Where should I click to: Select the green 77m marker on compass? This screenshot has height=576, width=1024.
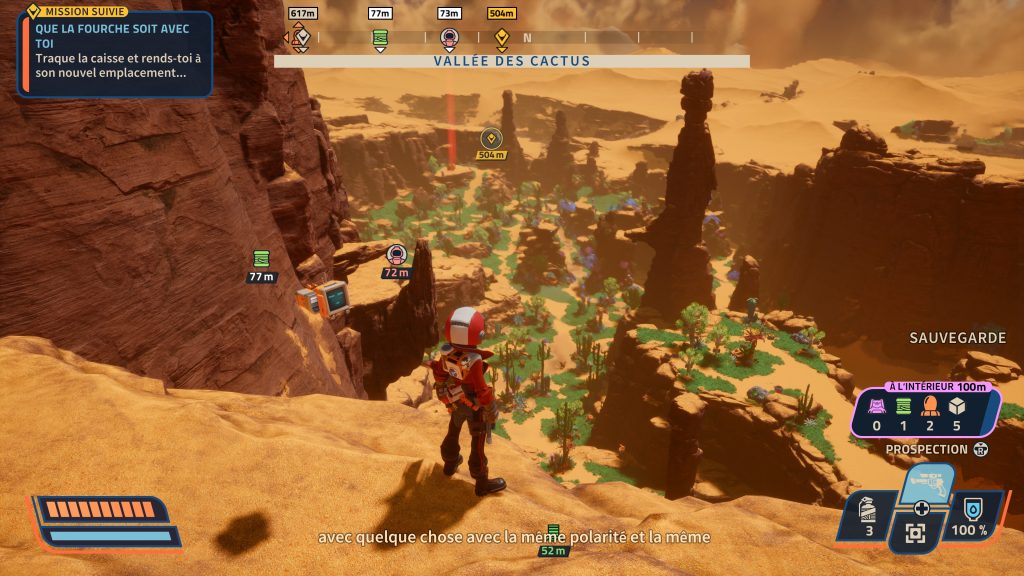point(380,38)
